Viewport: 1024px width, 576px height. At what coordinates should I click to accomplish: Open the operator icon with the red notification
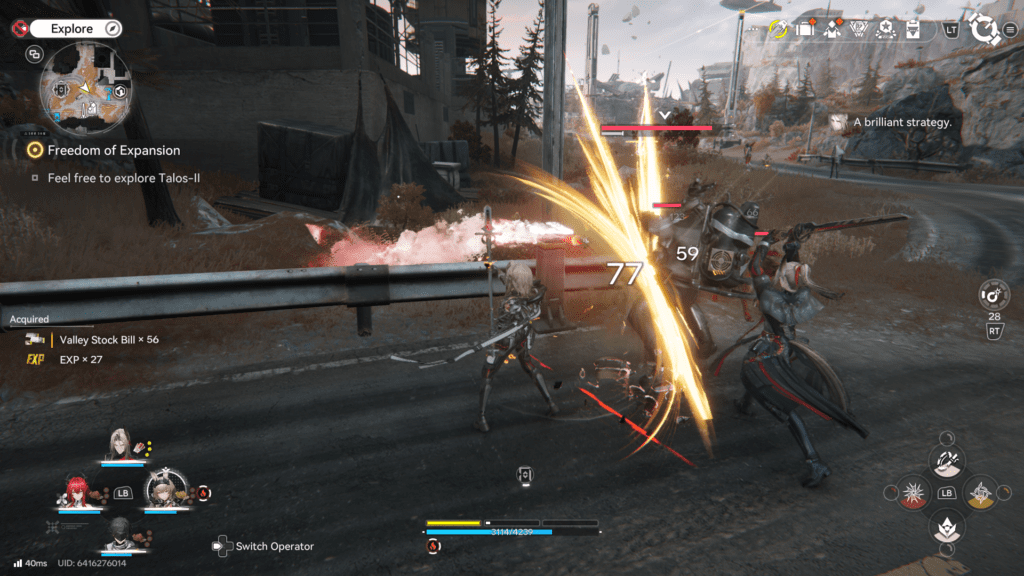(831, 30)
